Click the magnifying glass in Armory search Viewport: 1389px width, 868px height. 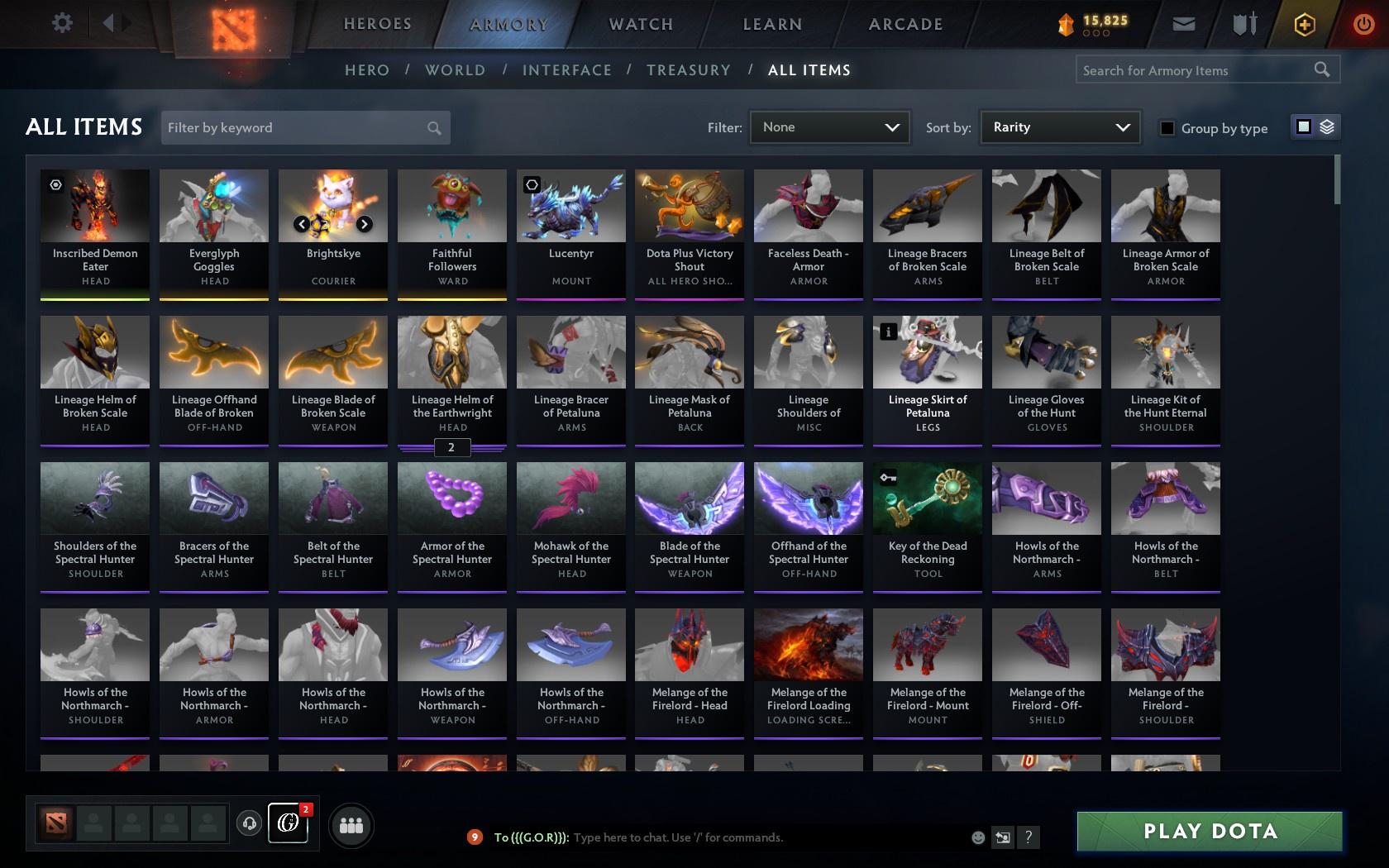[x=1321, y=70]
